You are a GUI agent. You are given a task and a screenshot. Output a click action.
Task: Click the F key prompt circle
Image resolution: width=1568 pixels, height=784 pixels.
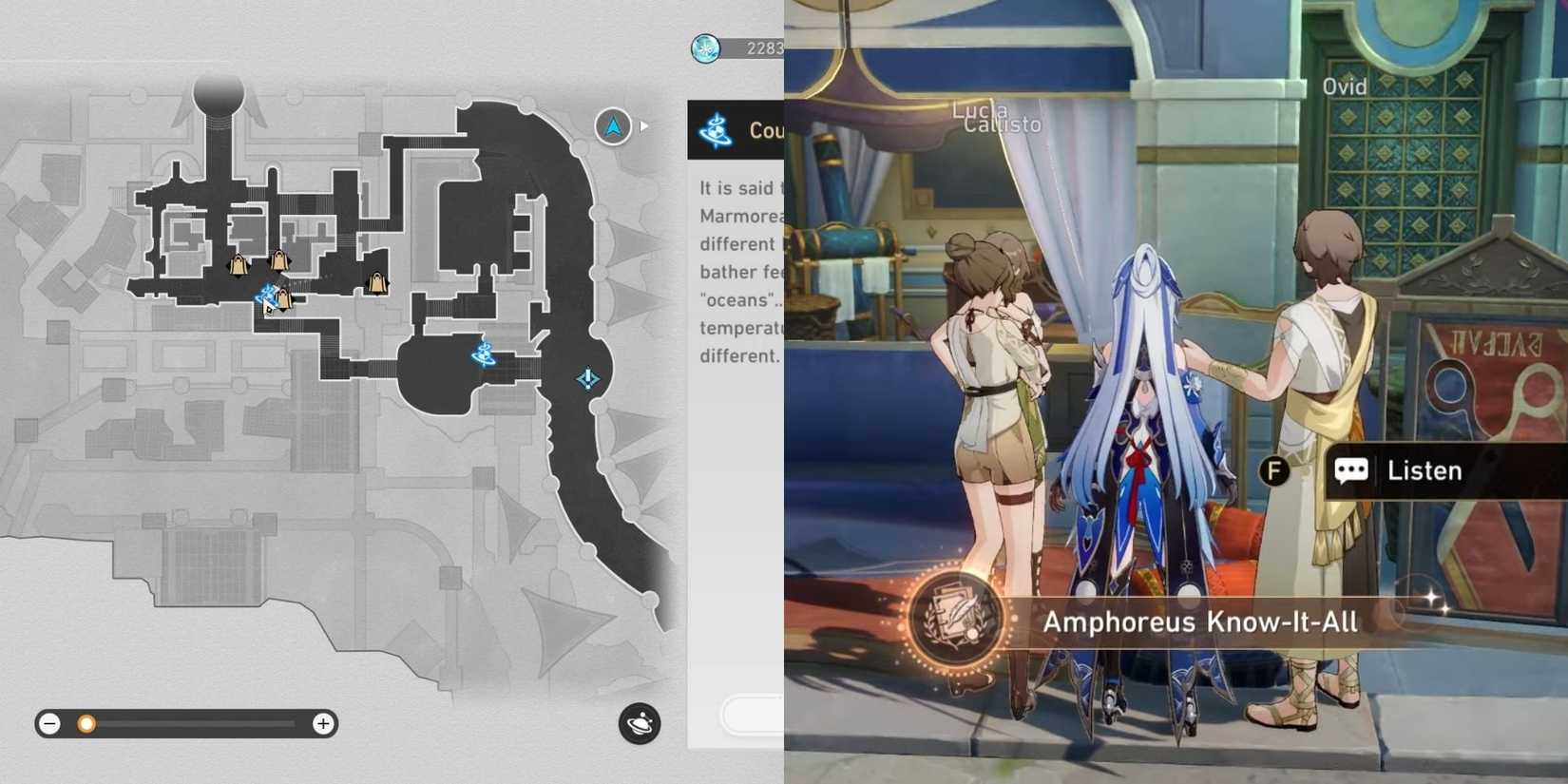click(x=1273, y=469)
